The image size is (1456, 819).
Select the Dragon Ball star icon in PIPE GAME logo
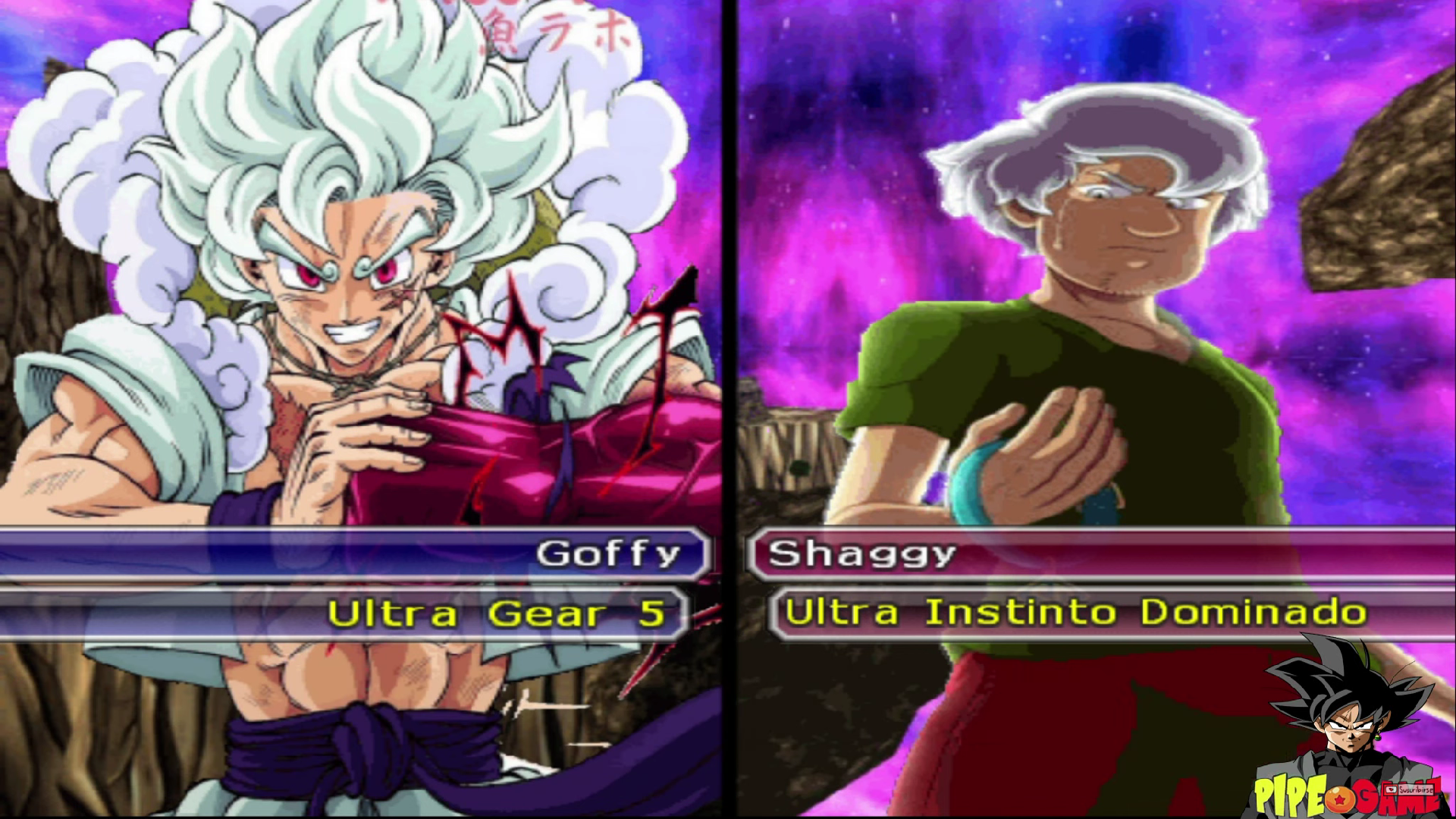(x=1339, y=801)
